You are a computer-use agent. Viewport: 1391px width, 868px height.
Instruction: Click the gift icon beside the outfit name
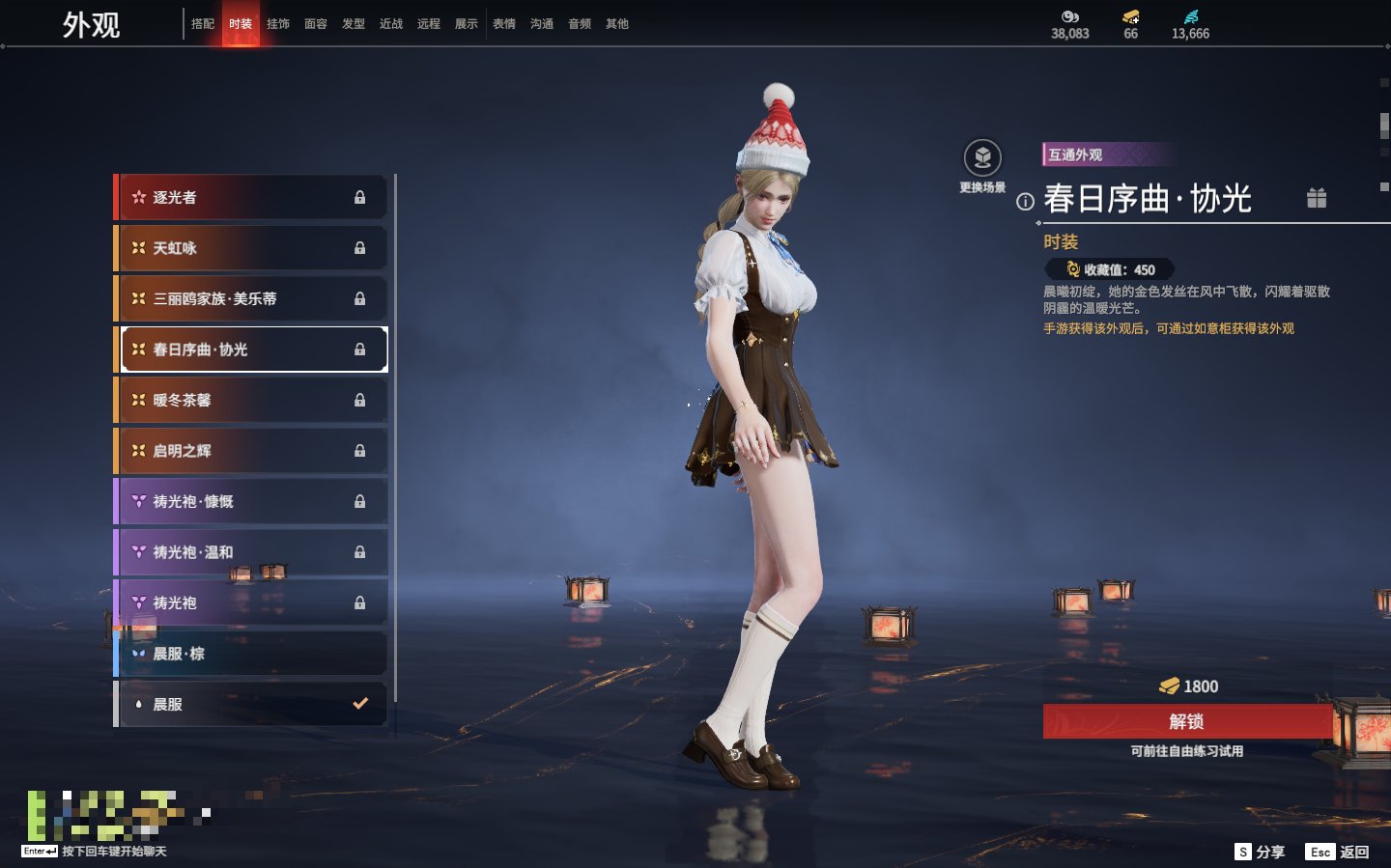click(x=1317, y=198)
